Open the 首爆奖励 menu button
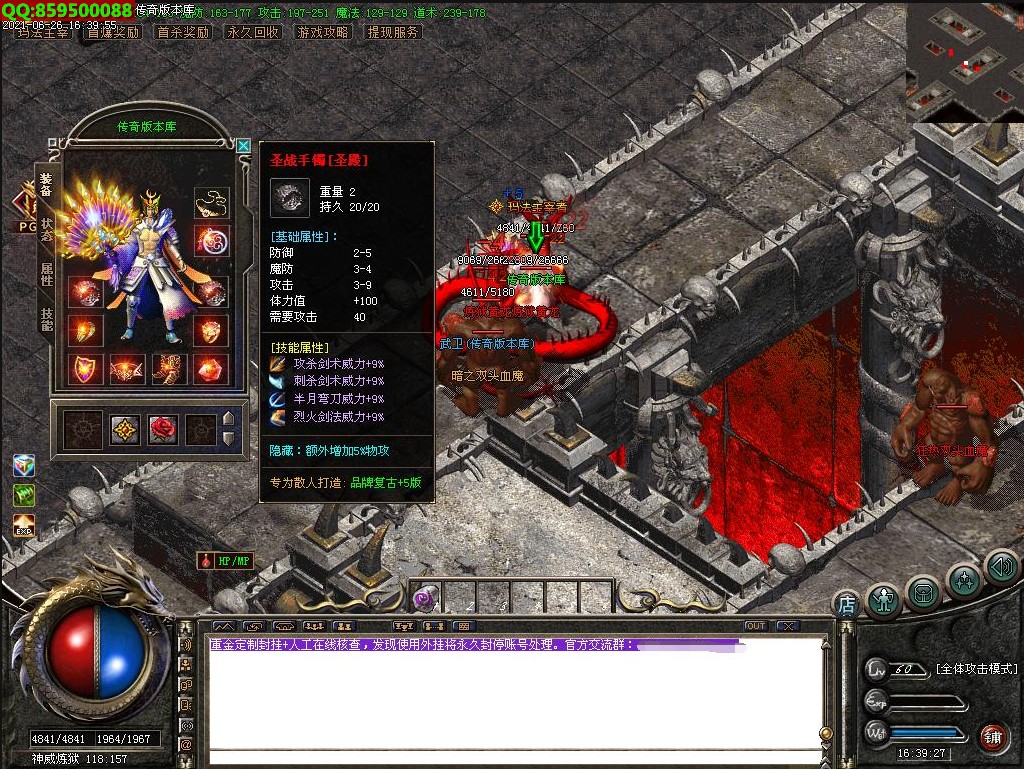This screenshot has width=1024, height=769. (113, 32)
